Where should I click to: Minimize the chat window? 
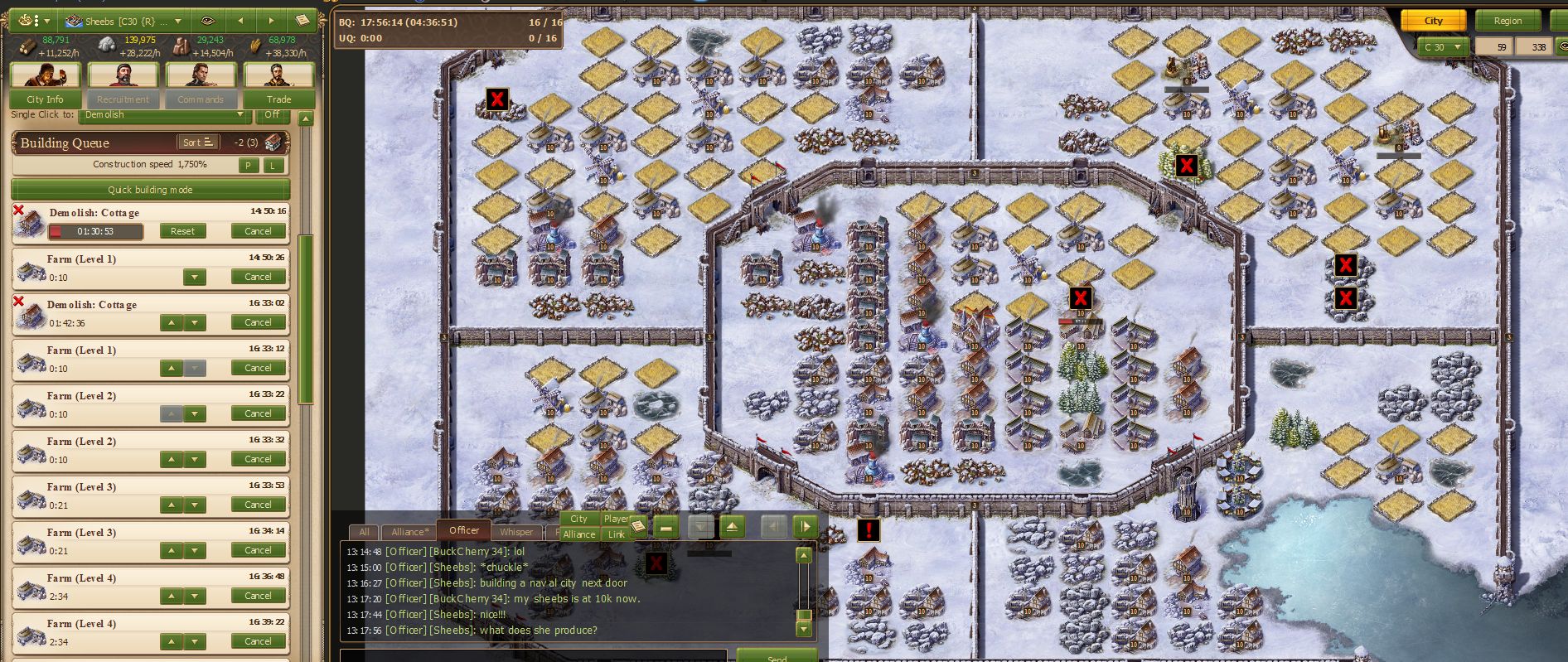[x=665, y=527]
